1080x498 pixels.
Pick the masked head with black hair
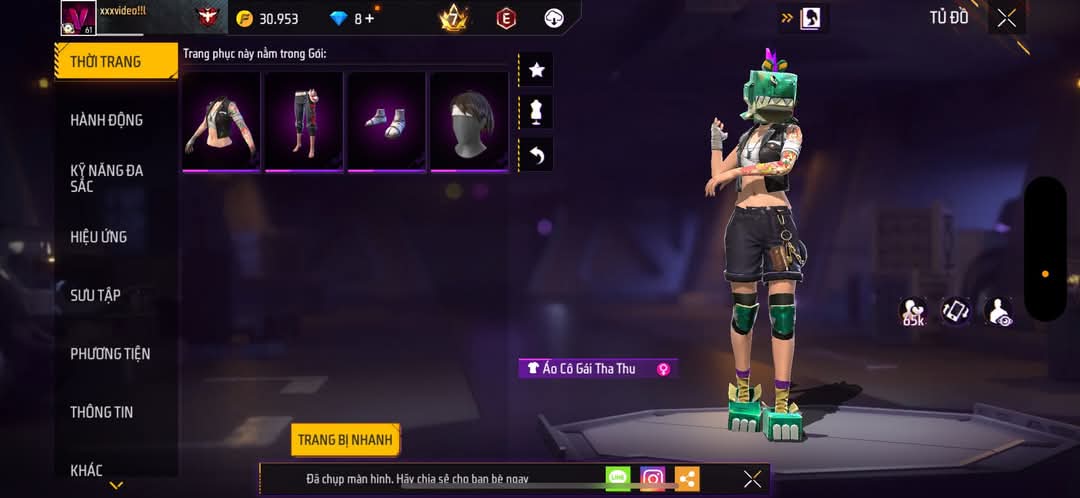[x=469, y=120]
